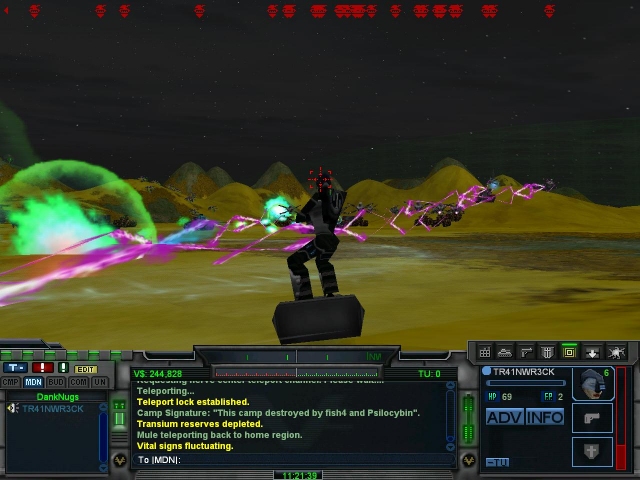Screen dimensions: 640x480
Task: Toggle the red exclamation alert button
Action: [43, 368]
